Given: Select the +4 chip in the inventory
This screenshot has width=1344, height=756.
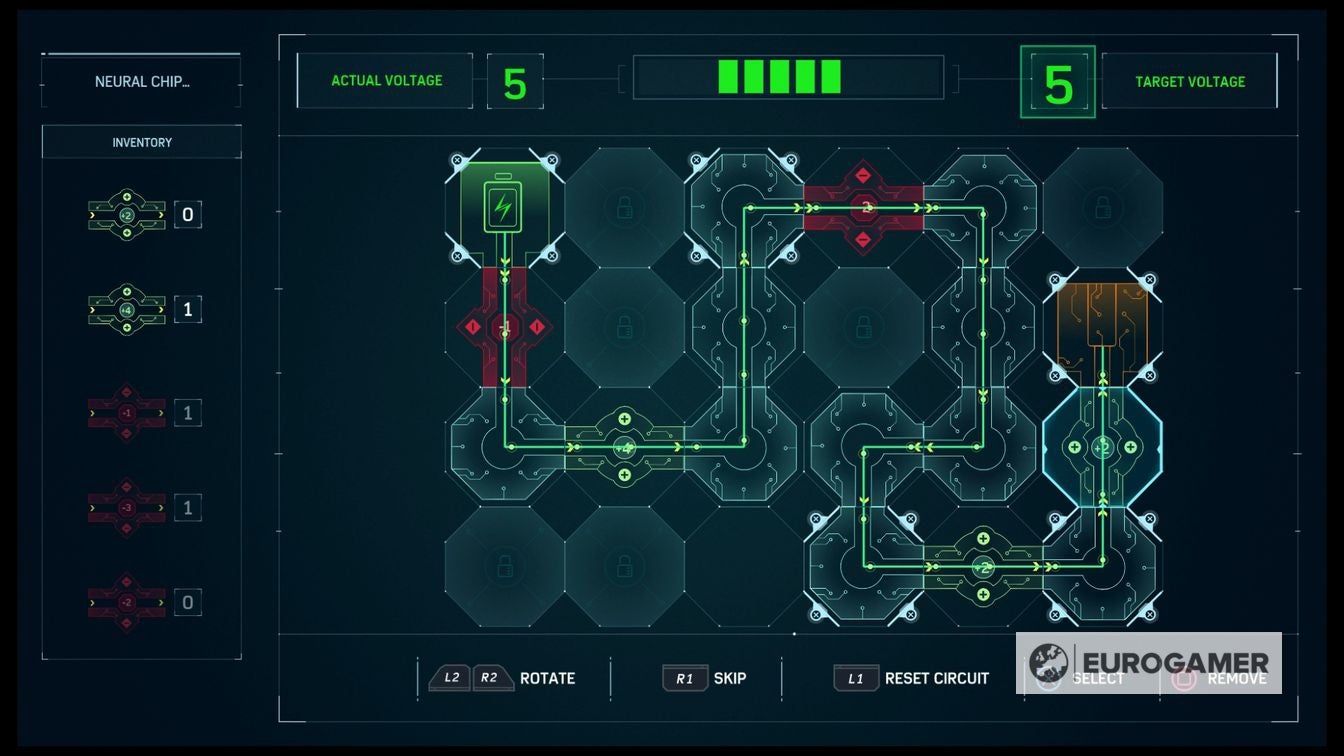Looking at the screenshot, I should 127,309.
